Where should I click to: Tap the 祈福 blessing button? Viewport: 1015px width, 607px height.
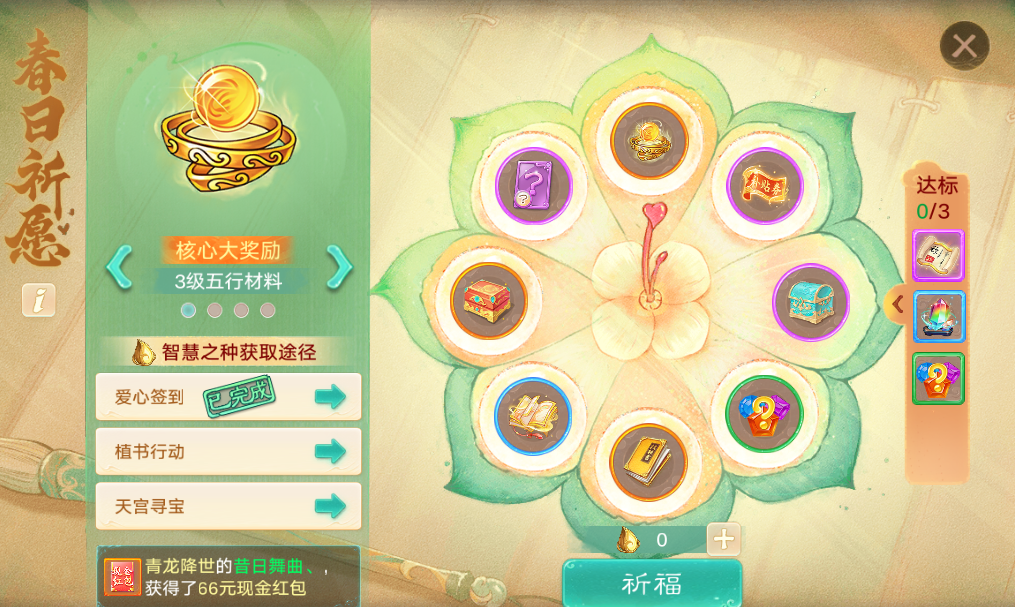pos(652,584)
